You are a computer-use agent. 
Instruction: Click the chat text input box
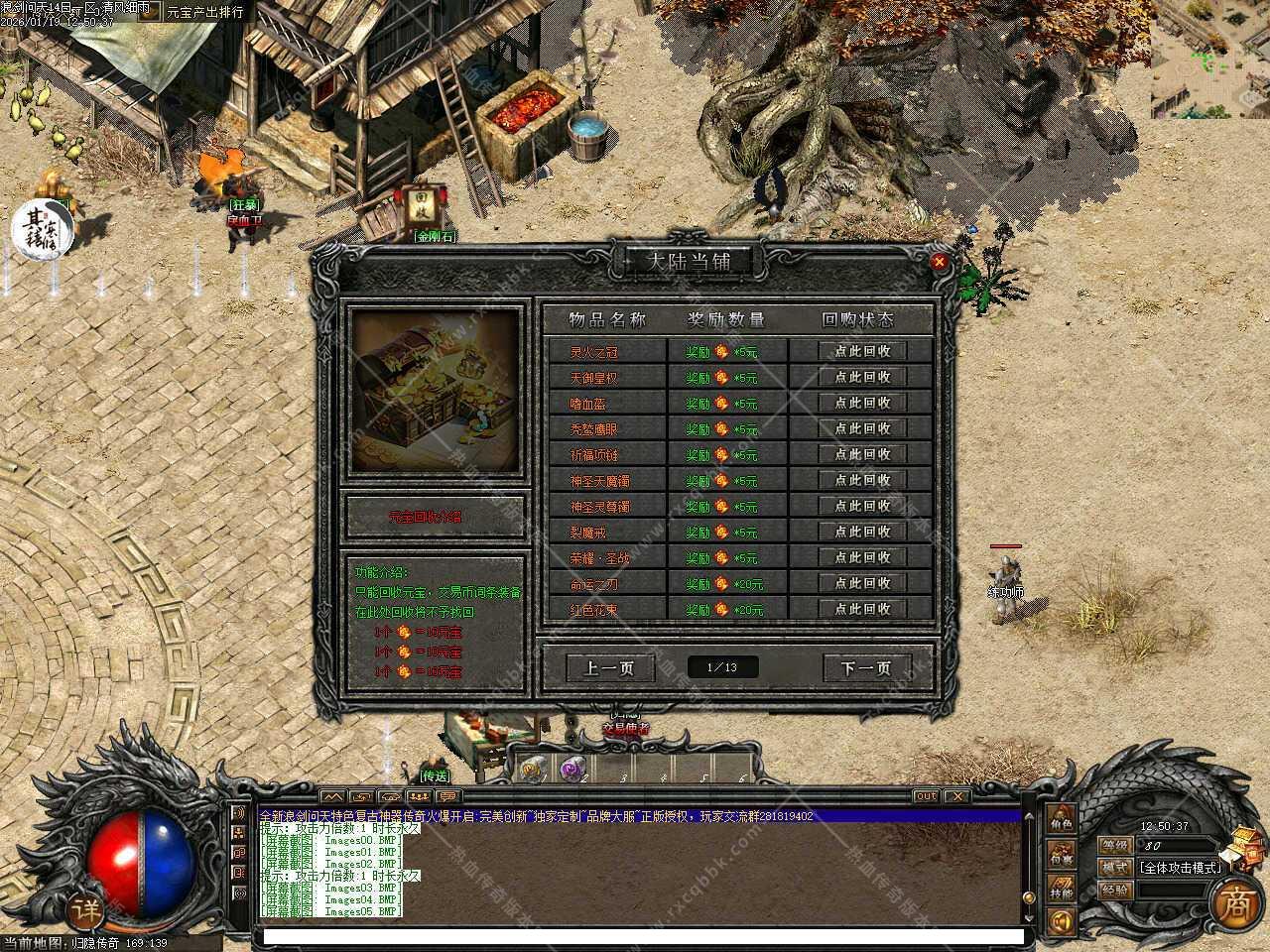(642, 935)
